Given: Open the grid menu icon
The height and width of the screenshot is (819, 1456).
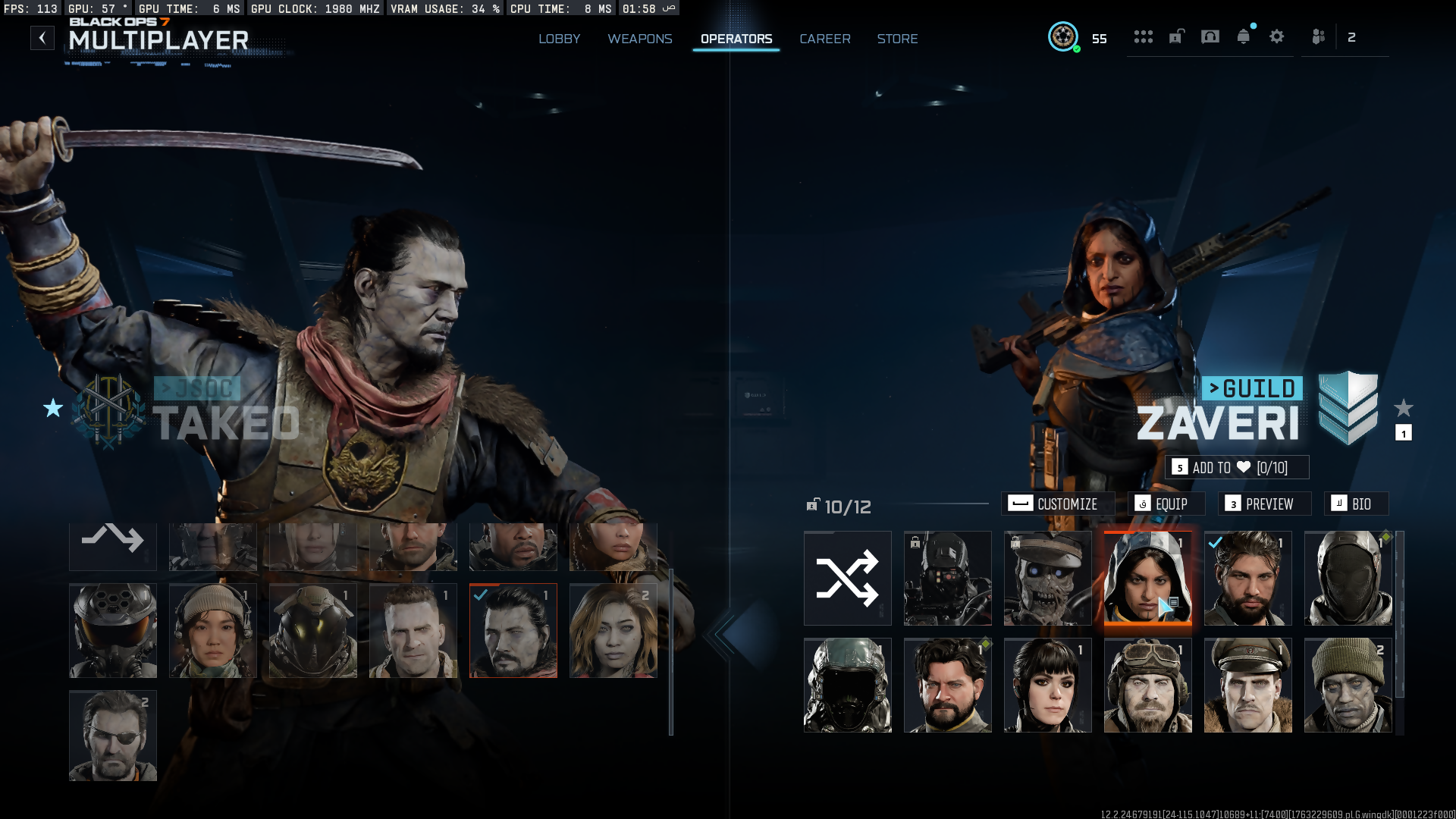Looking at the screenshot, I should point(1143,36).
